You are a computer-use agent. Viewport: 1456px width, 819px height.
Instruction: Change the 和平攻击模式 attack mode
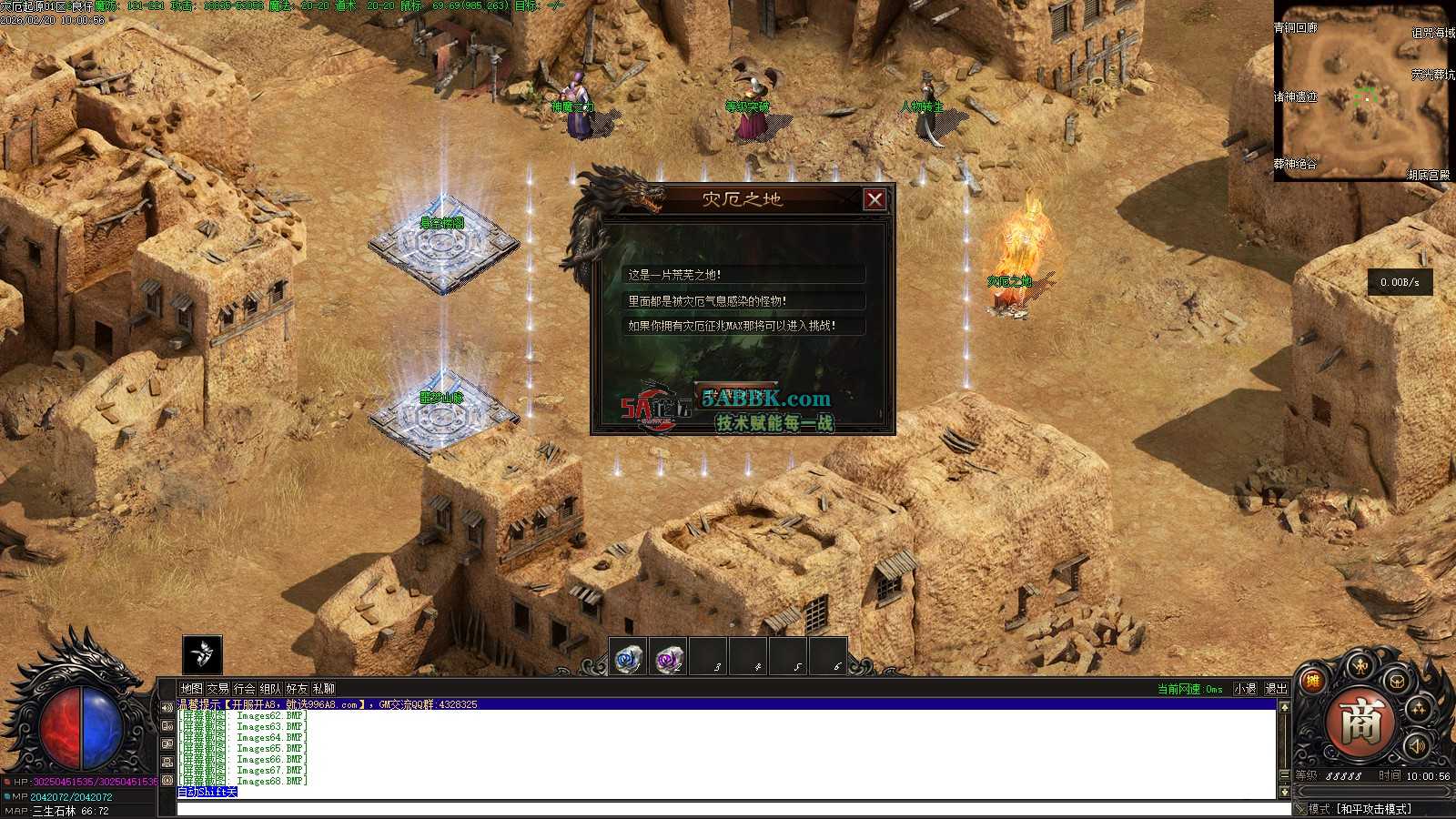[1373, 809]
